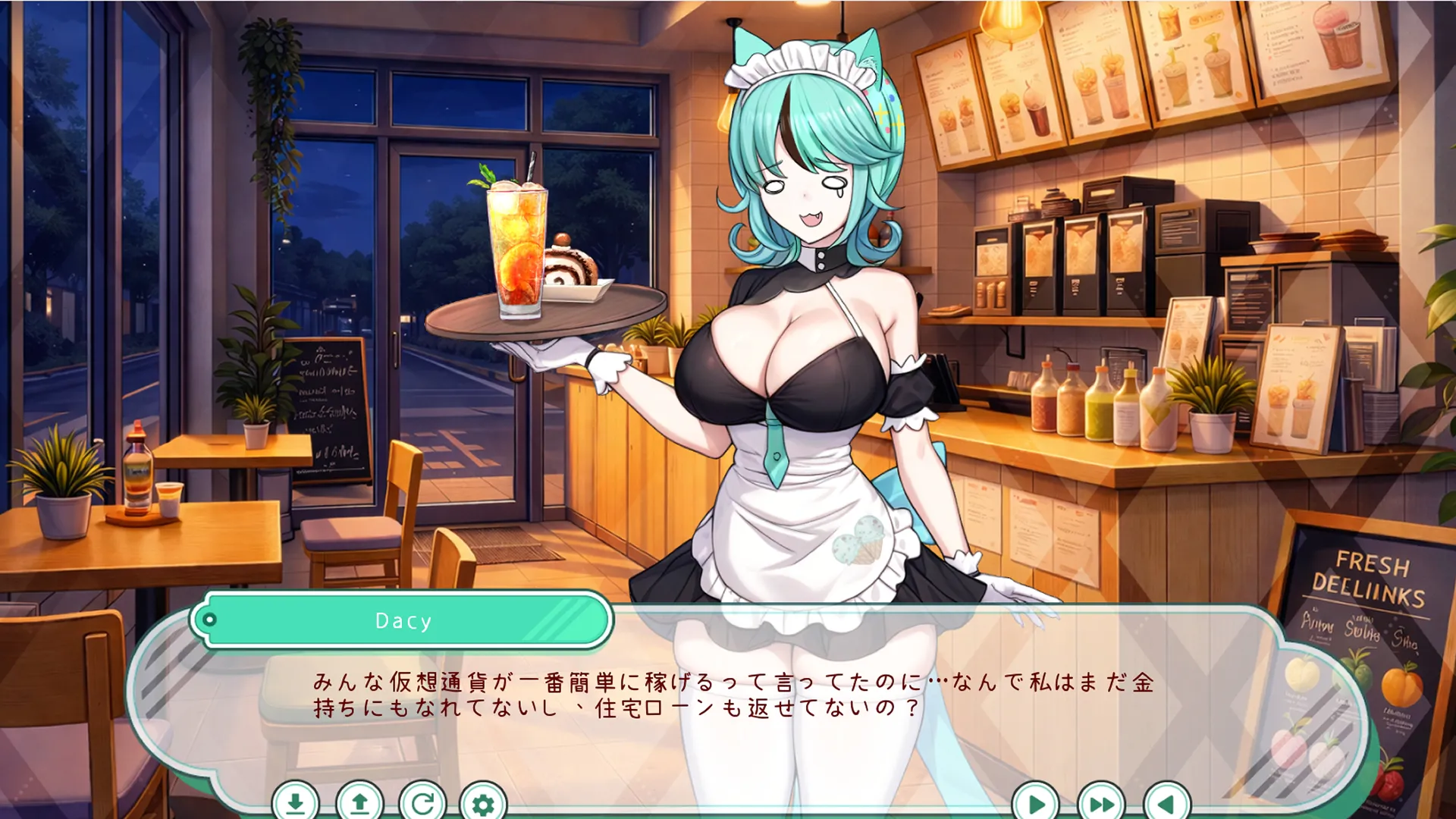Open settings with the gear icon
Viewport: 1456px width, 819px height.
pos(483,802)
